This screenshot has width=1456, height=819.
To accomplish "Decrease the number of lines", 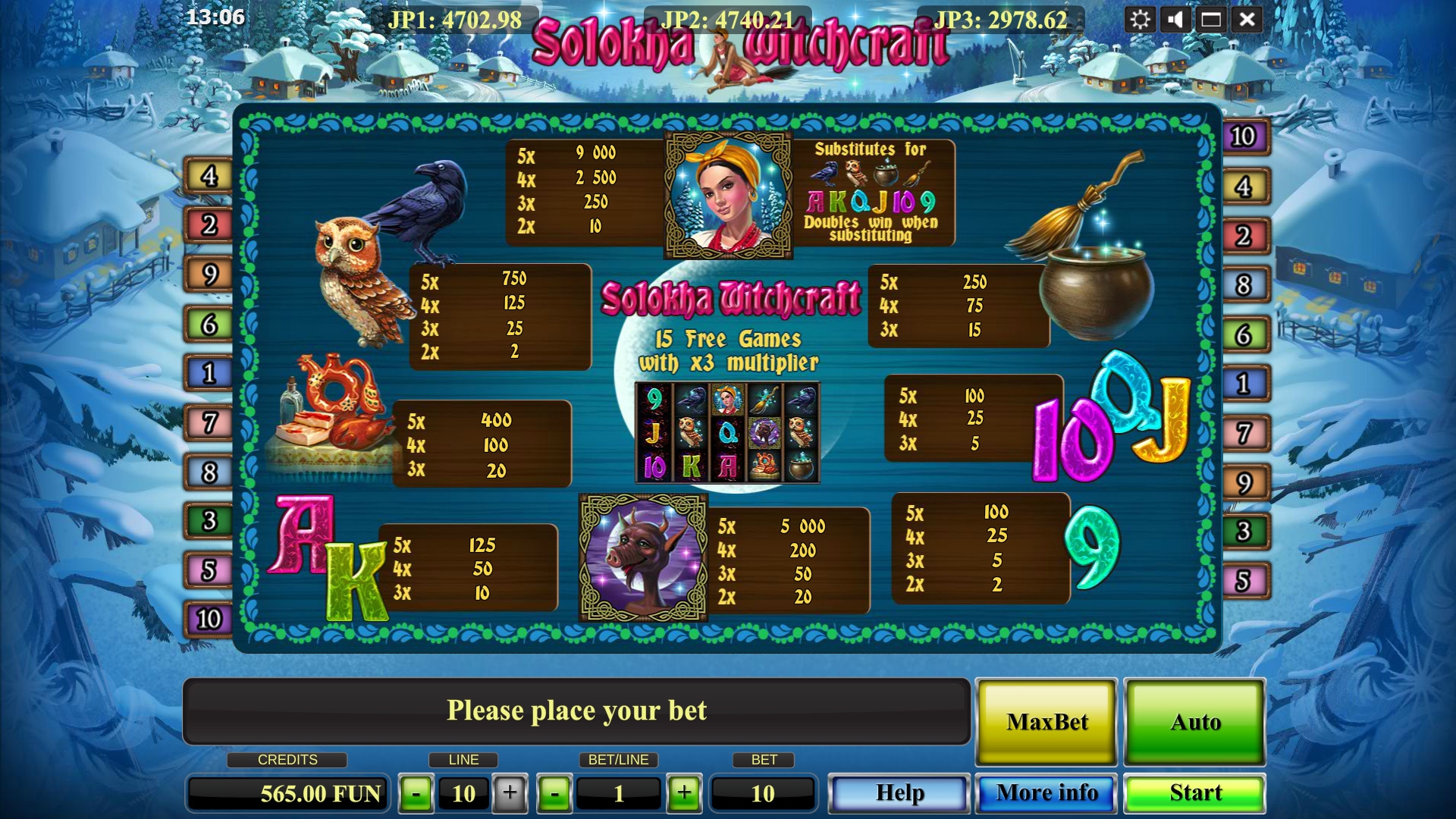I will [416, 794].
